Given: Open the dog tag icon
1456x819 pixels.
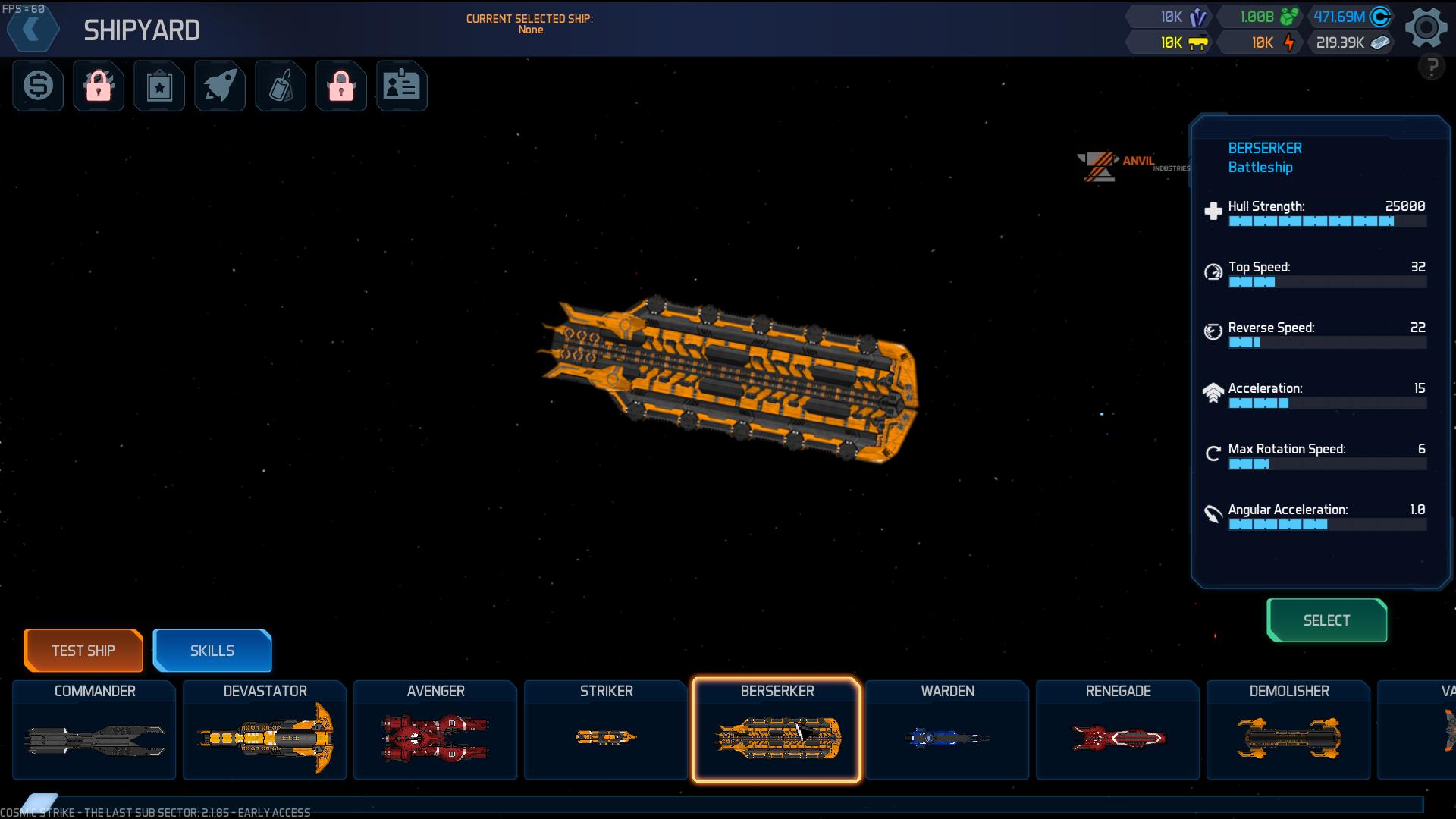Looking at the screenshot, I should pyautogui.click(x=280, y=86).
